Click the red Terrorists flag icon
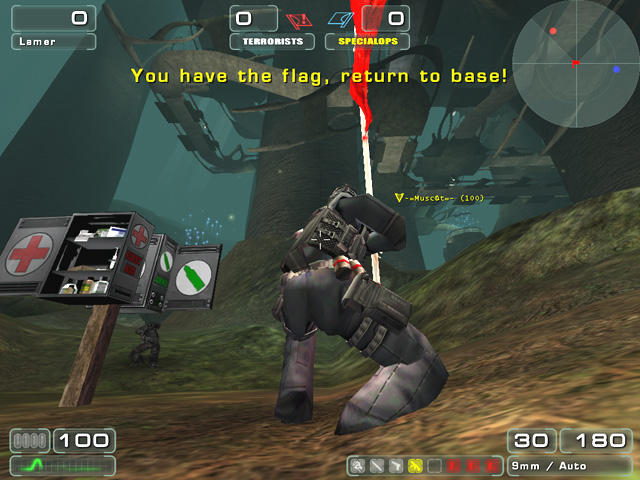640x480 pixels. 295,19
